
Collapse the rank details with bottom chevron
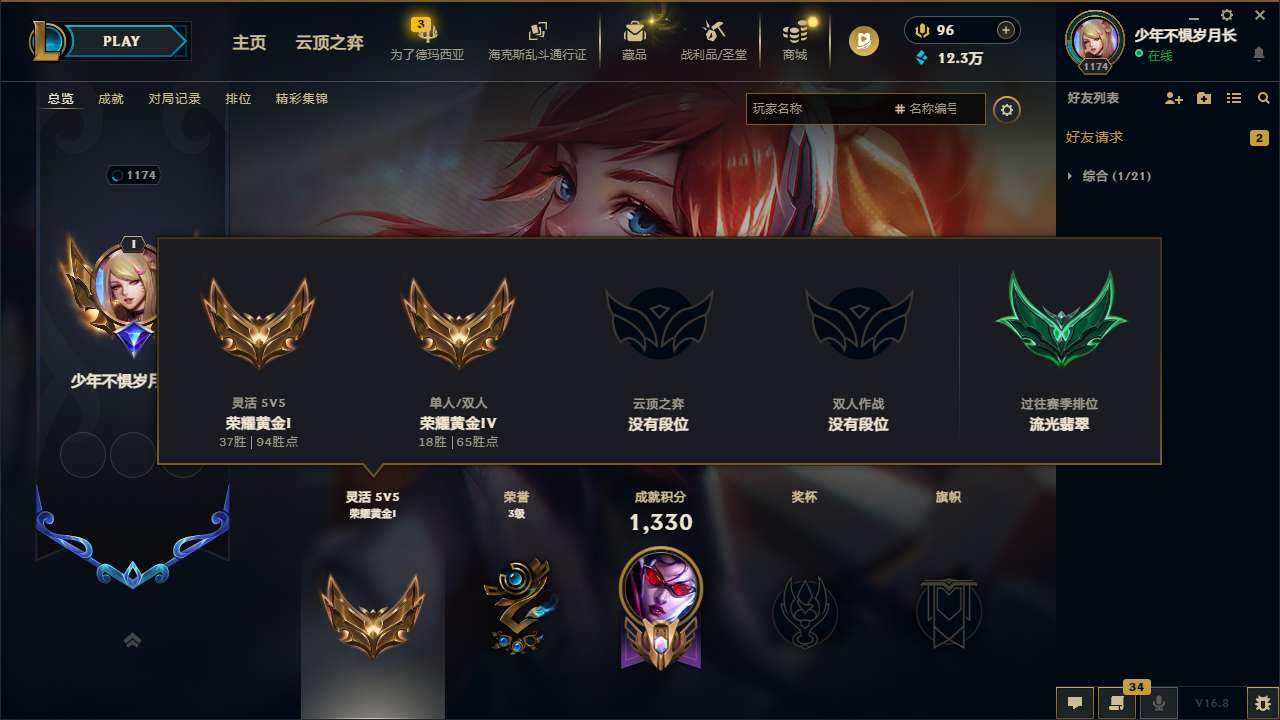131,639
